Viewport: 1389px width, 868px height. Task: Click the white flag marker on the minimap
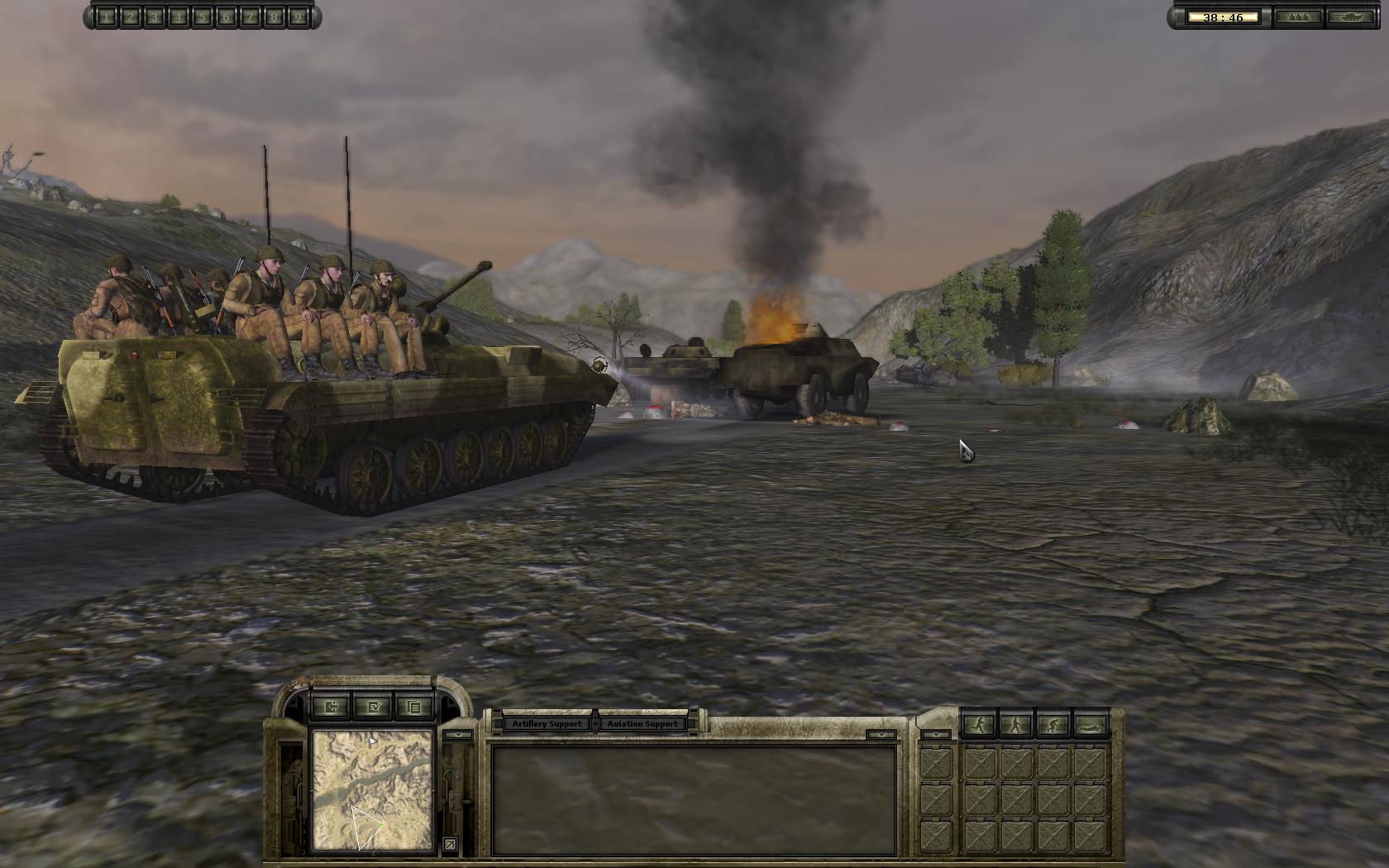[372, 742]
